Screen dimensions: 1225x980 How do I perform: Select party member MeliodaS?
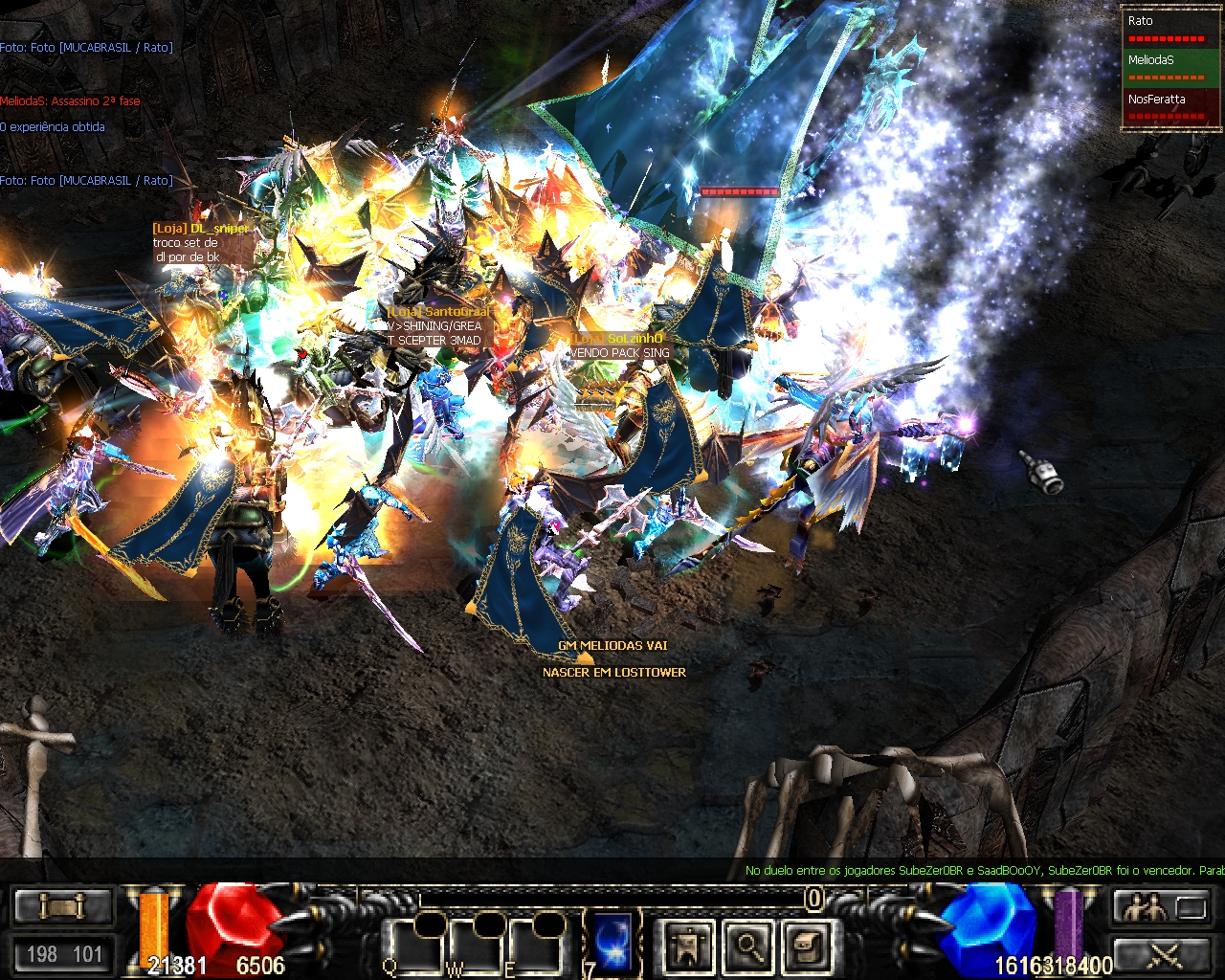(x=1169, y=67)
